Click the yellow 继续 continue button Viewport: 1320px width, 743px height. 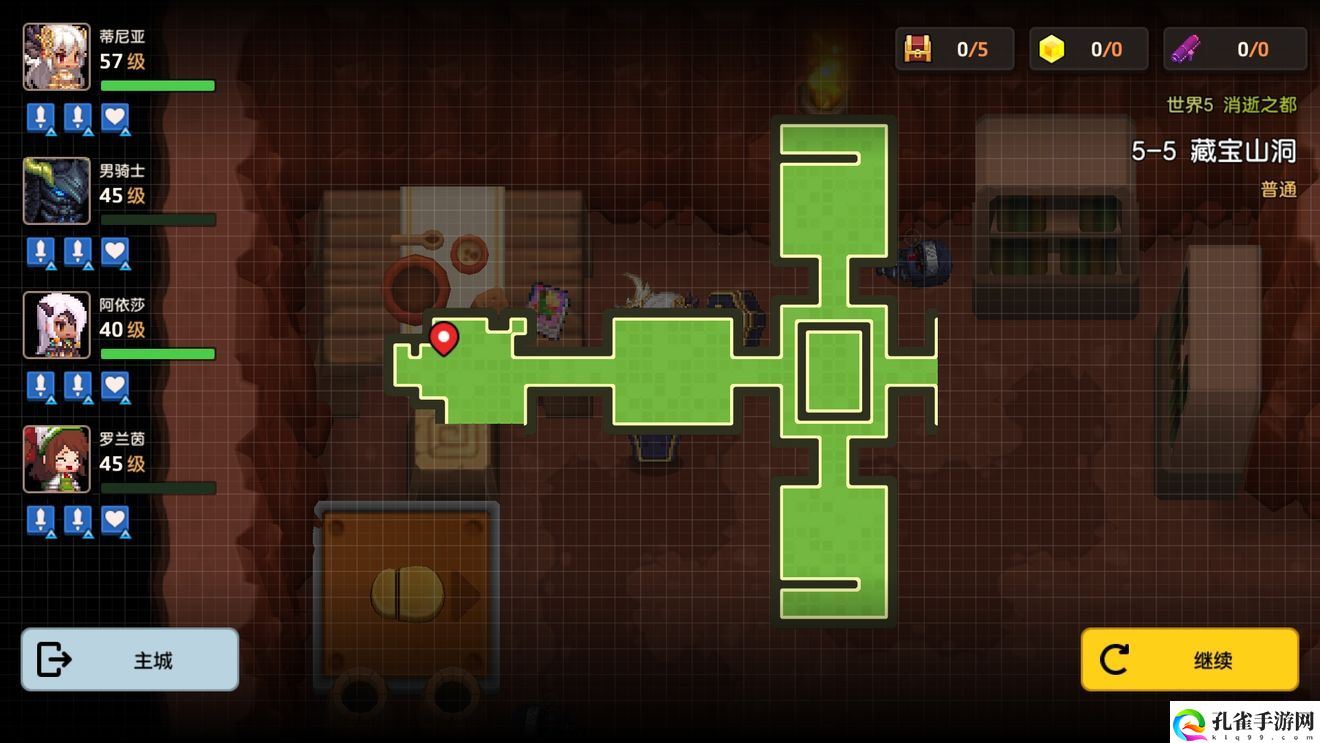1189,660
